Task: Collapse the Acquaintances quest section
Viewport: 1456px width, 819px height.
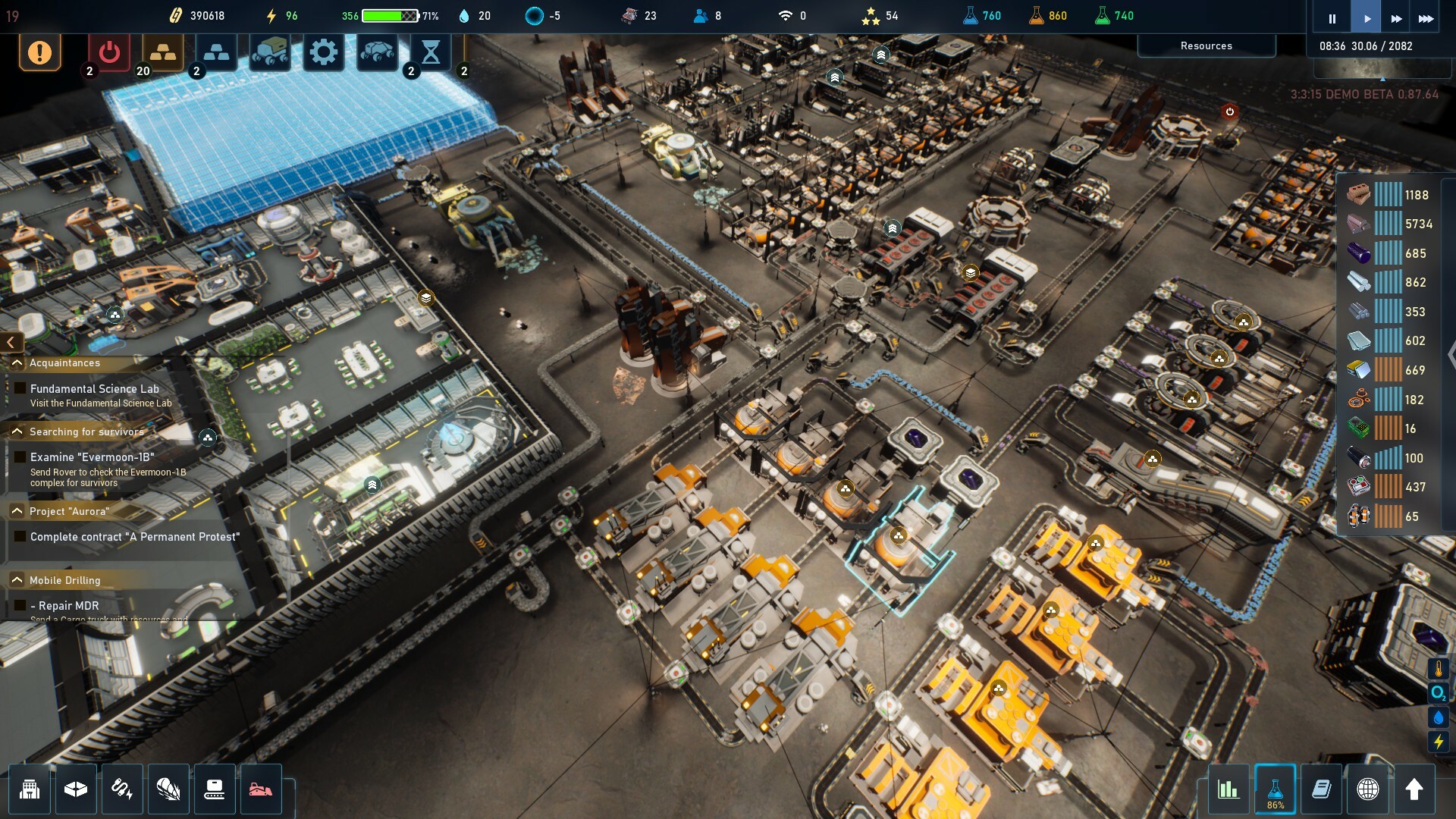Action: 17,362
